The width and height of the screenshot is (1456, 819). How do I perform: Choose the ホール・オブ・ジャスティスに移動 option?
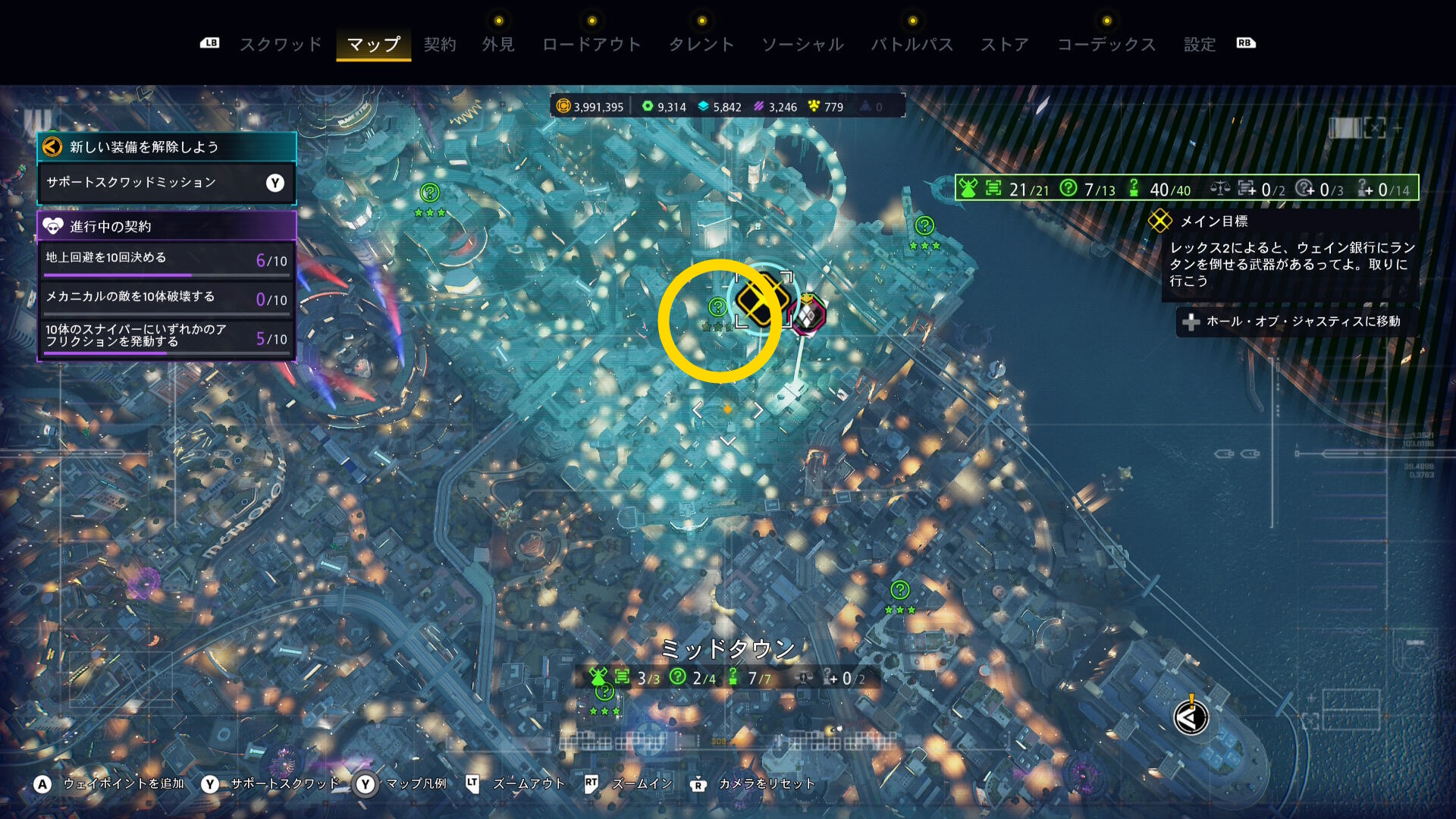(x=1295, y=322)
